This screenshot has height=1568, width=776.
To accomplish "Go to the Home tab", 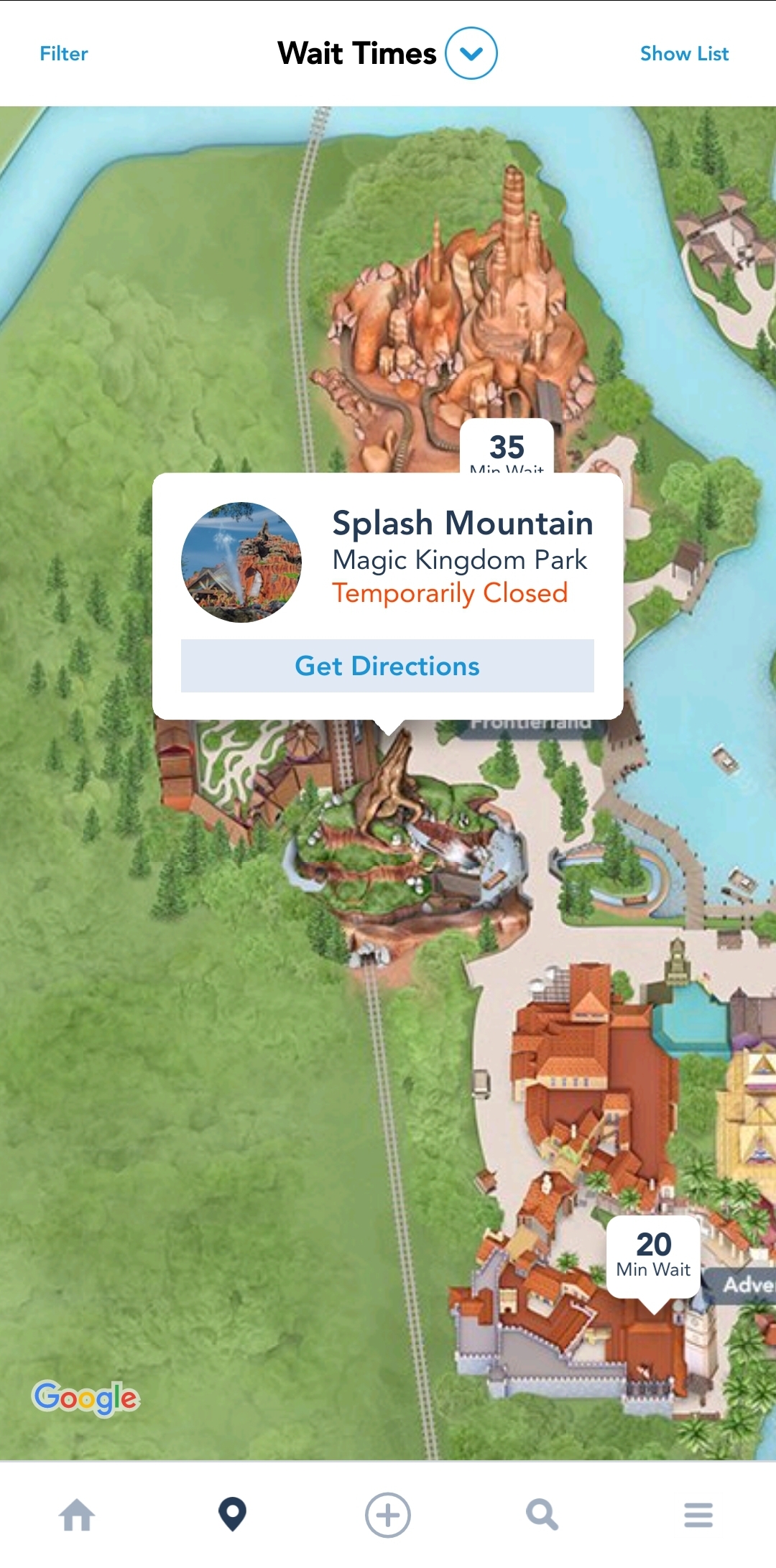I will pos(77,1515).
